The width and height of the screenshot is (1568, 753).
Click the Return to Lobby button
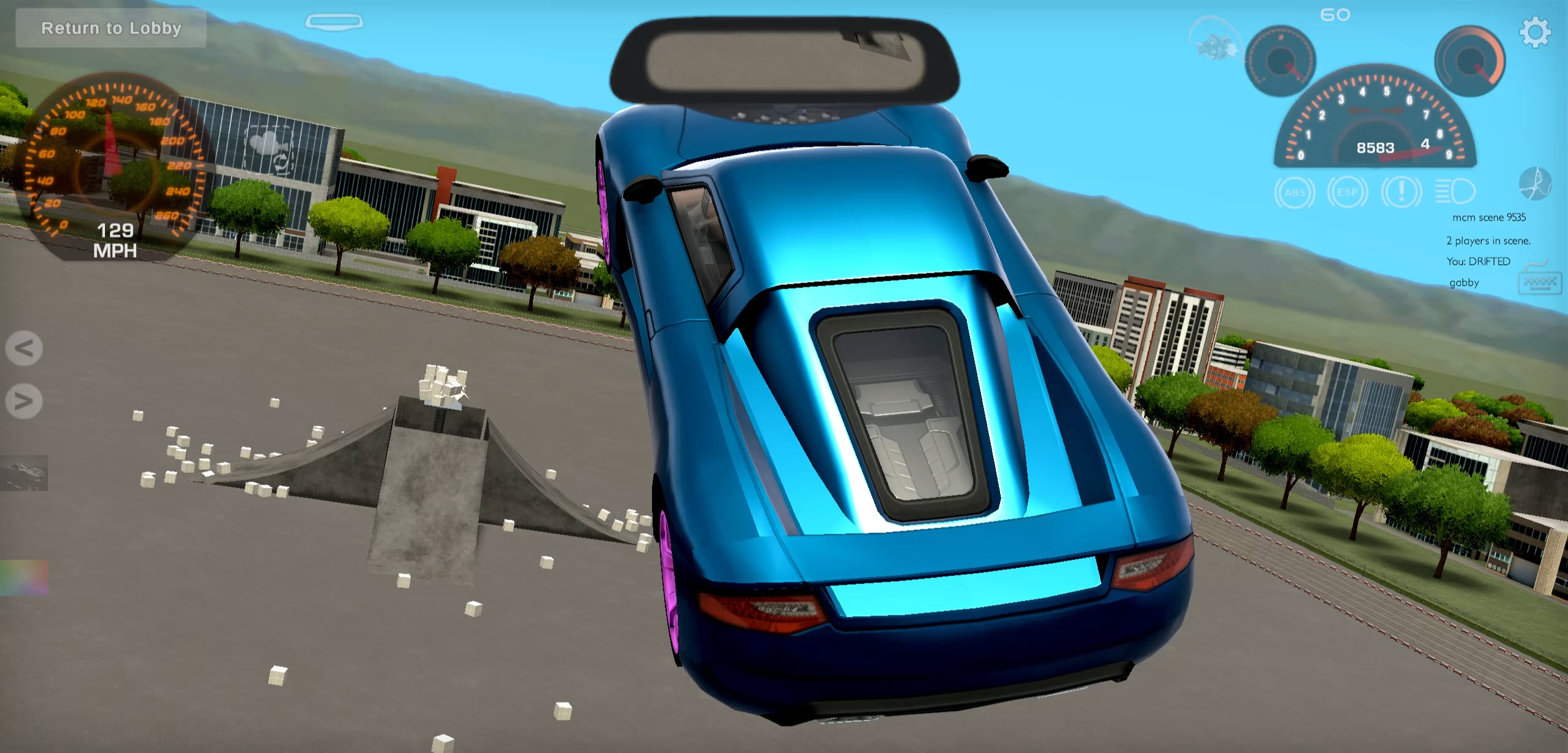[111, 28]
